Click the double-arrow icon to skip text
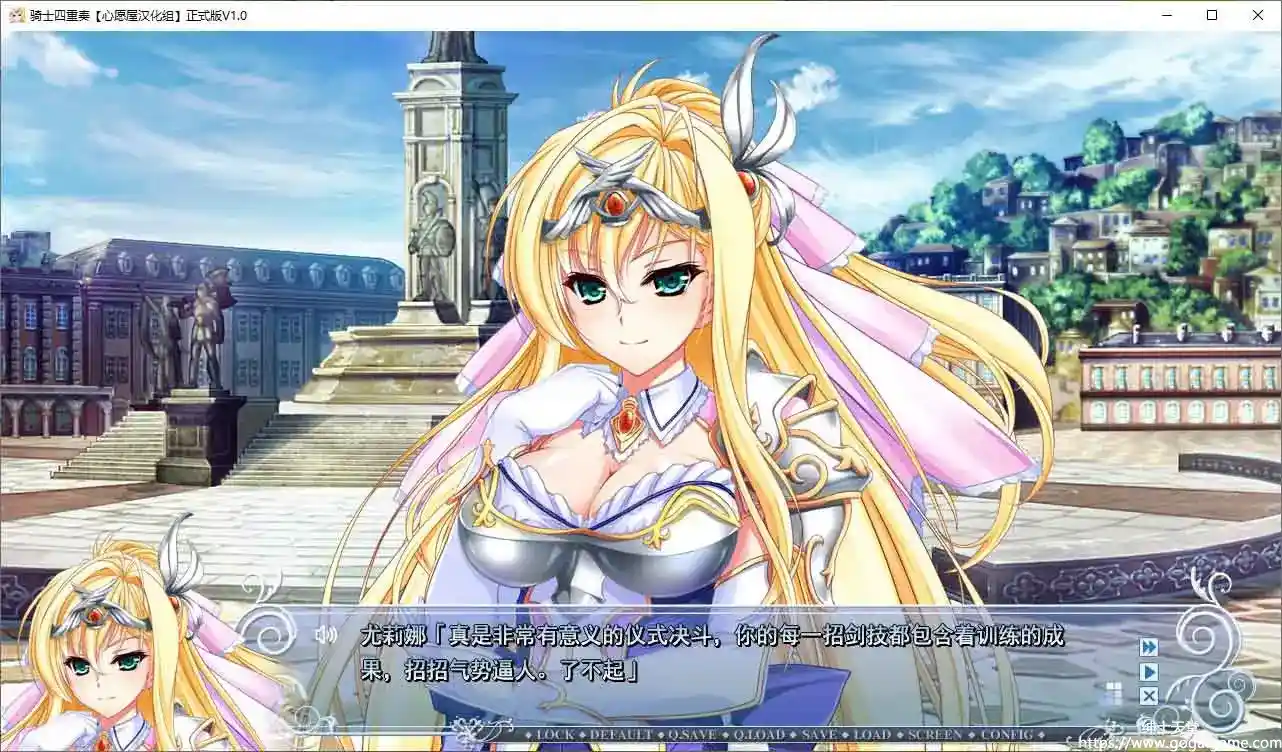Image resolution: width=1282 pixels, height=752 pixels. tap(1148, 647)
